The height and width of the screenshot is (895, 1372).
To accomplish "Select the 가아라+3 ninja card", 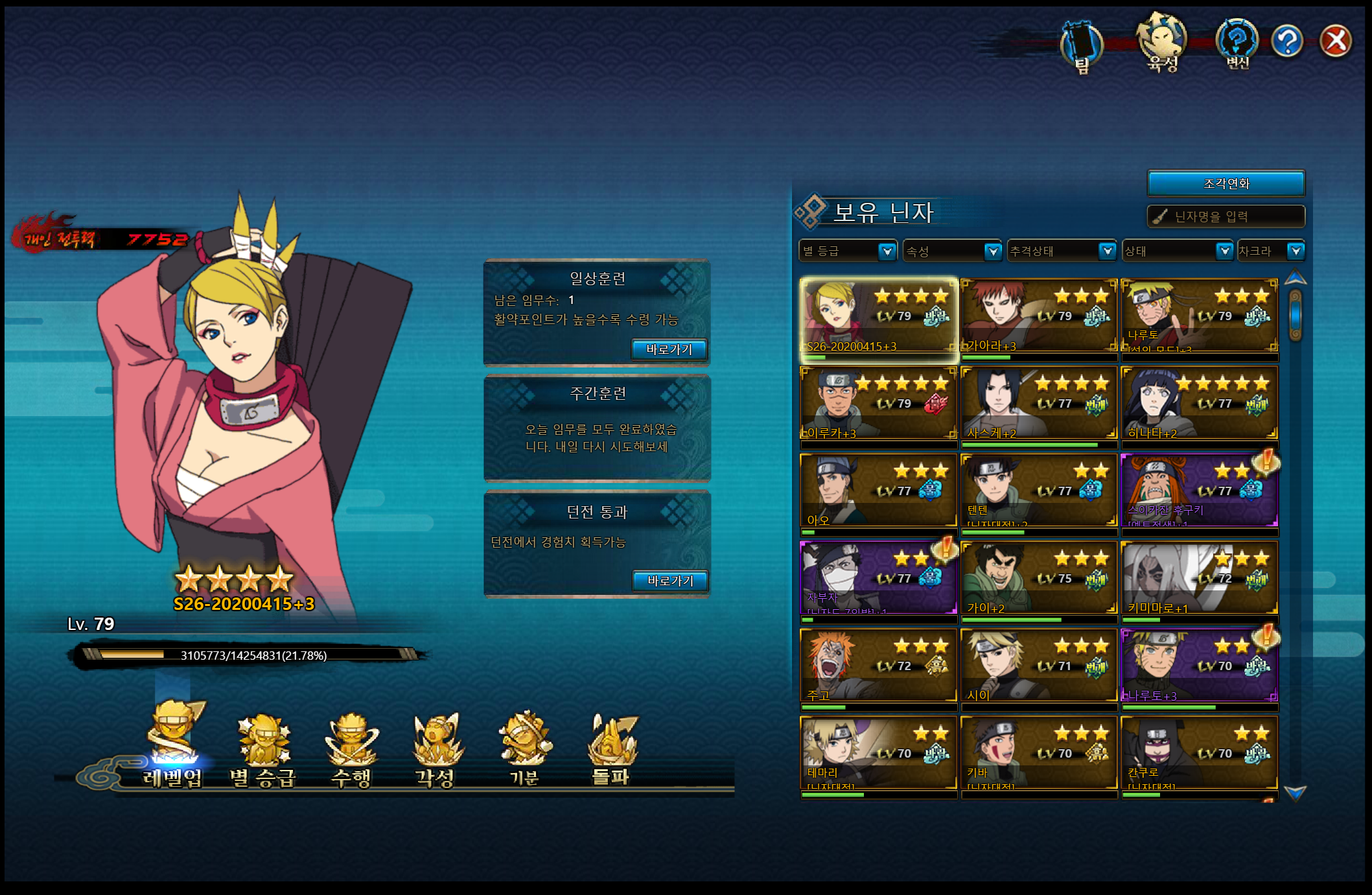I will click(1038, 316).
